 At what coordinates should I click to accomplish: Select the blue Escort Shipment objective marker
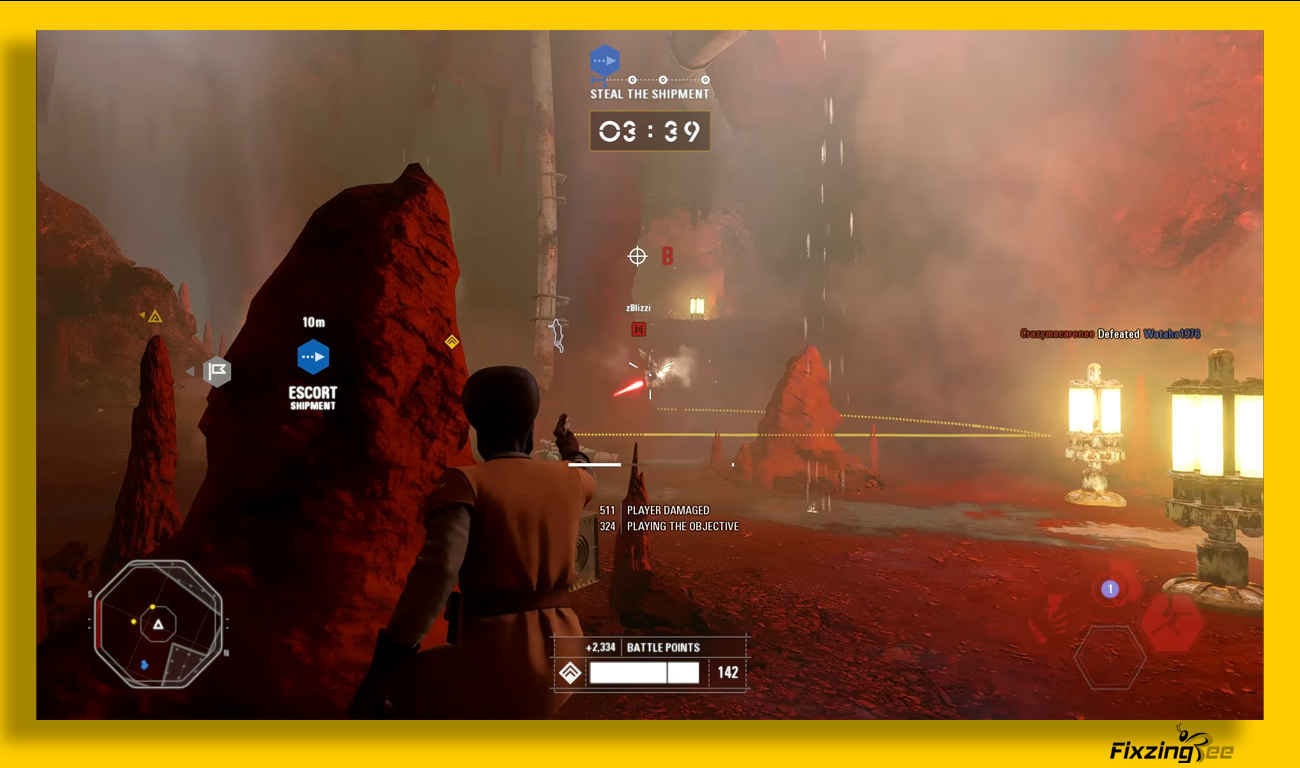pos(313,357)
